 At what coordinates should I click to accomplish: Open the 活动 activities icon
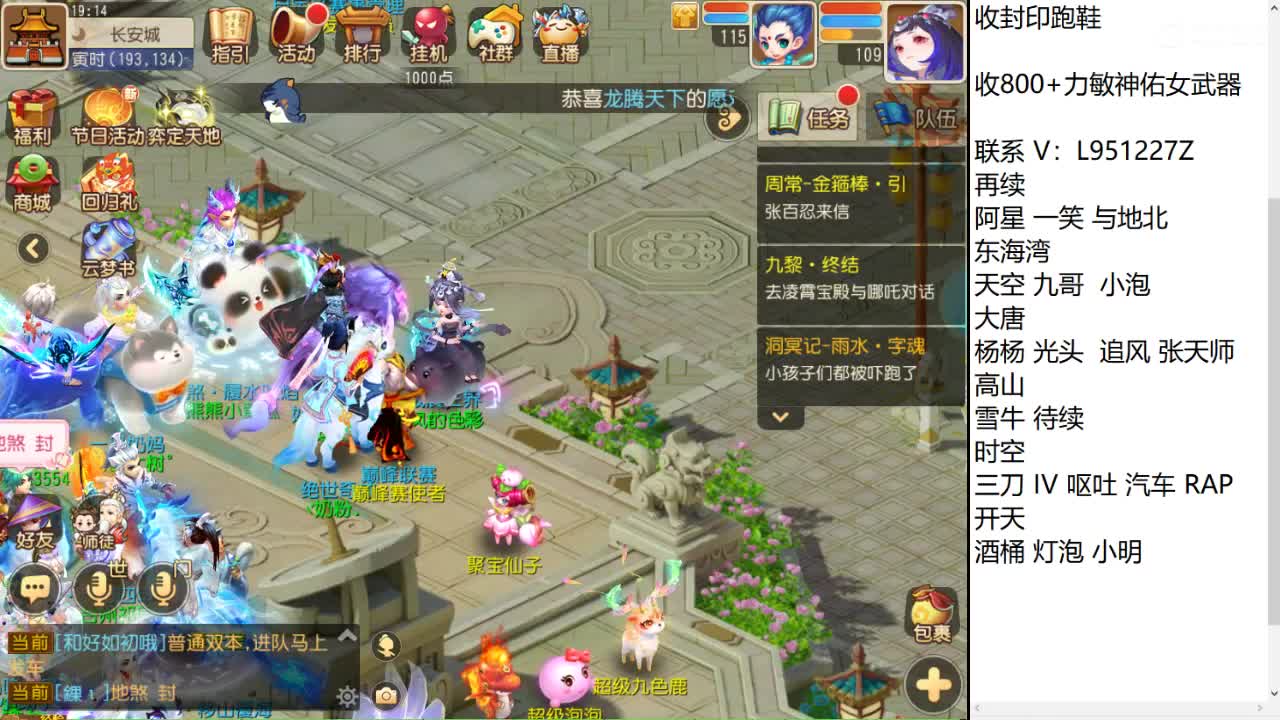tap(297, 35)
